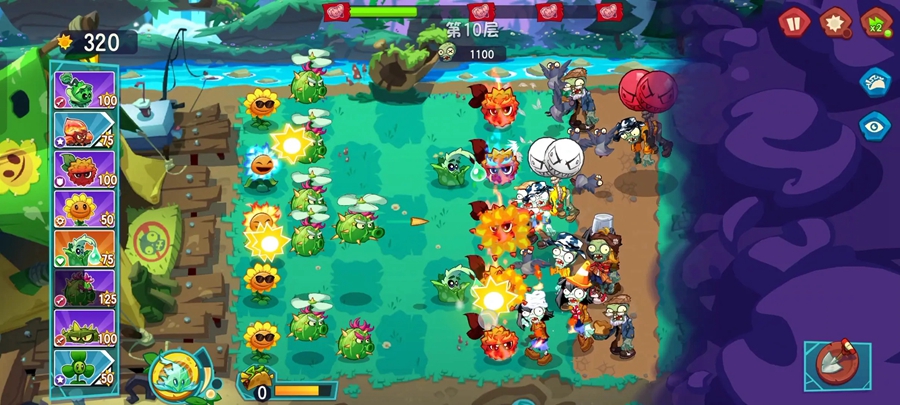
Task: Toggle the eye visibility button
Action: 875,126
